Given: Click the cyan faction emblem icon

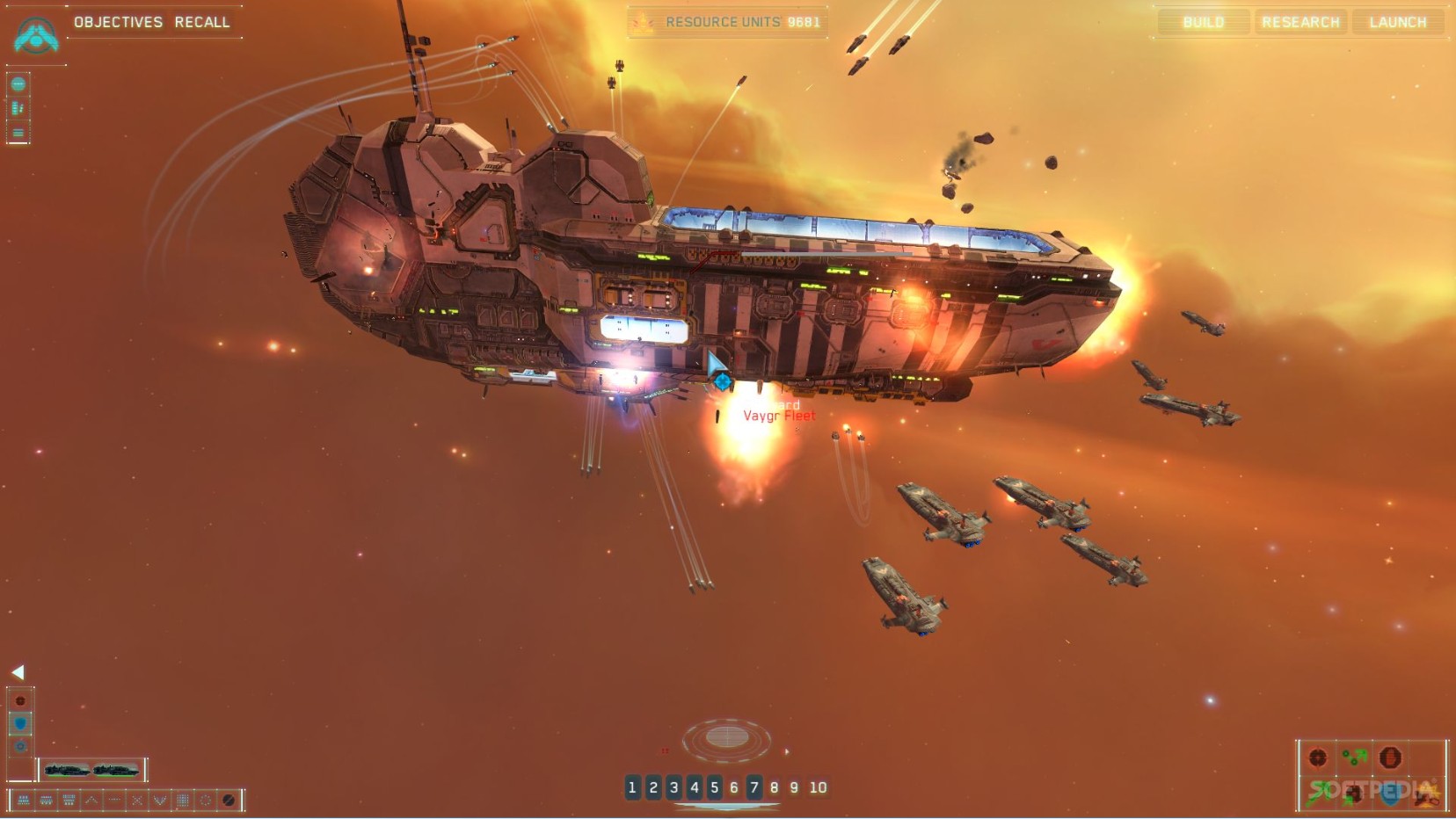Looking at the screenshot, I should (x=36, y=35).
